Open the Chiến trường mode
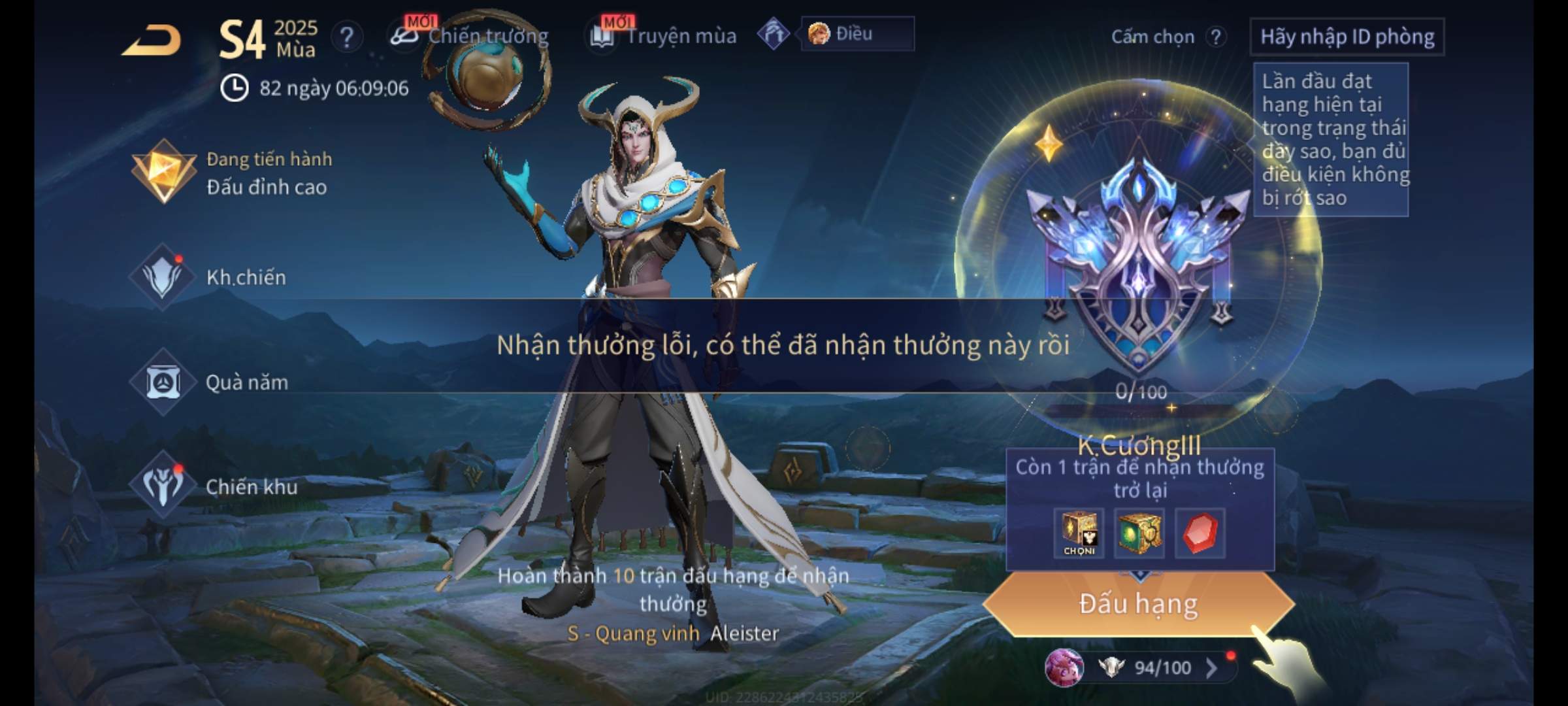Image resolution: width=1568 pixels, height=706 pixels. point(470,36)
